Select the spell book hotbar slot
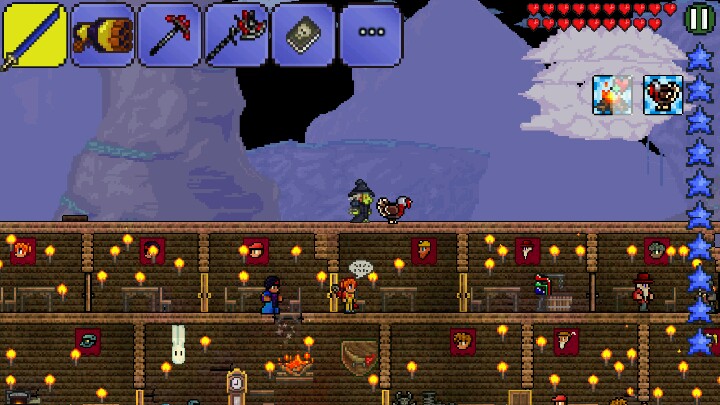Viewport: 720px width, 405px height. (303, 34)
